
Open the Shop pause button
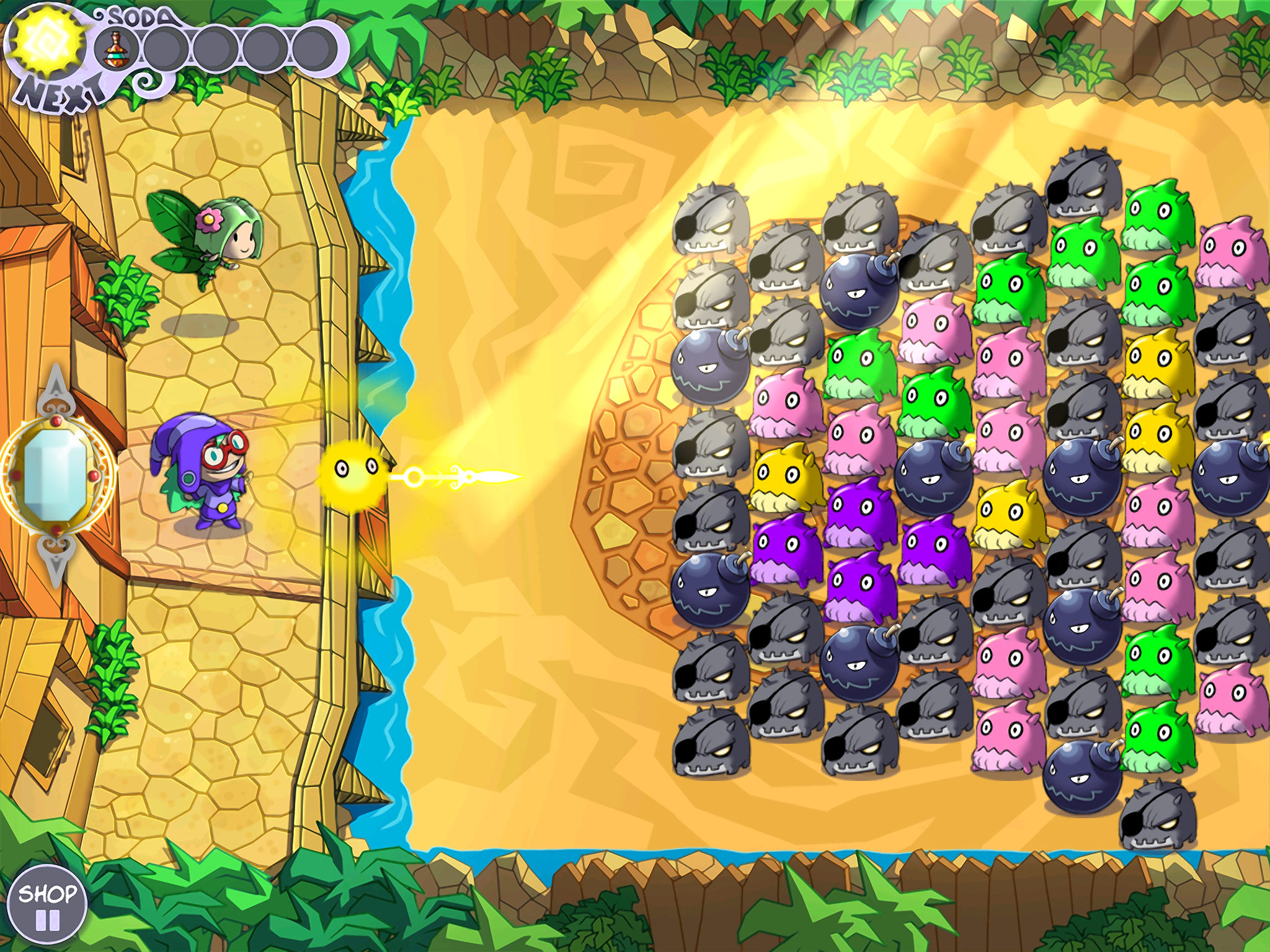coord(47,906)
